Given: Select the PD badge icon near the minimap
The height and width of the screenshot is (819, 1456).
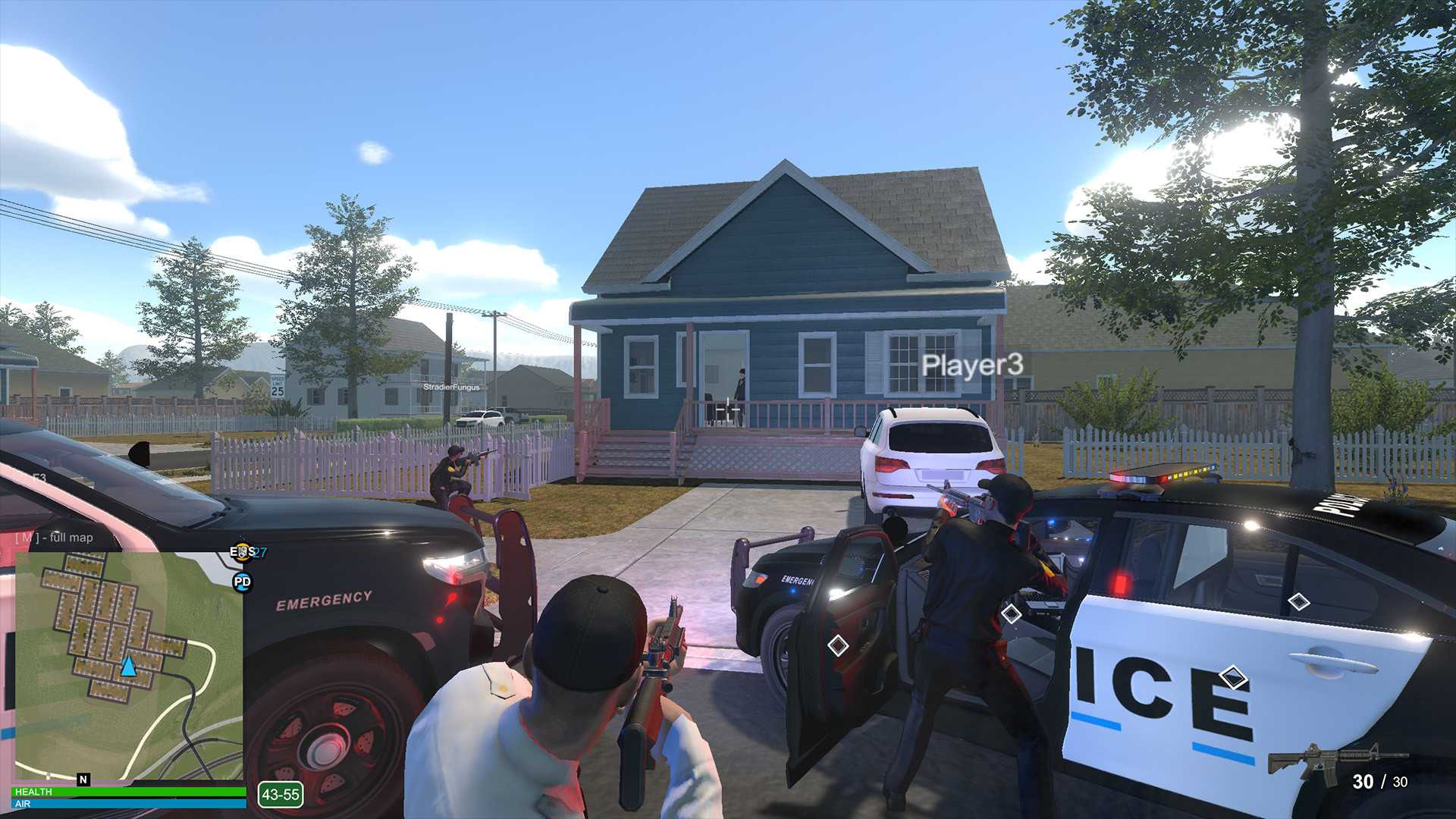Looking at the screenshot, I should [x=243, y=581].
